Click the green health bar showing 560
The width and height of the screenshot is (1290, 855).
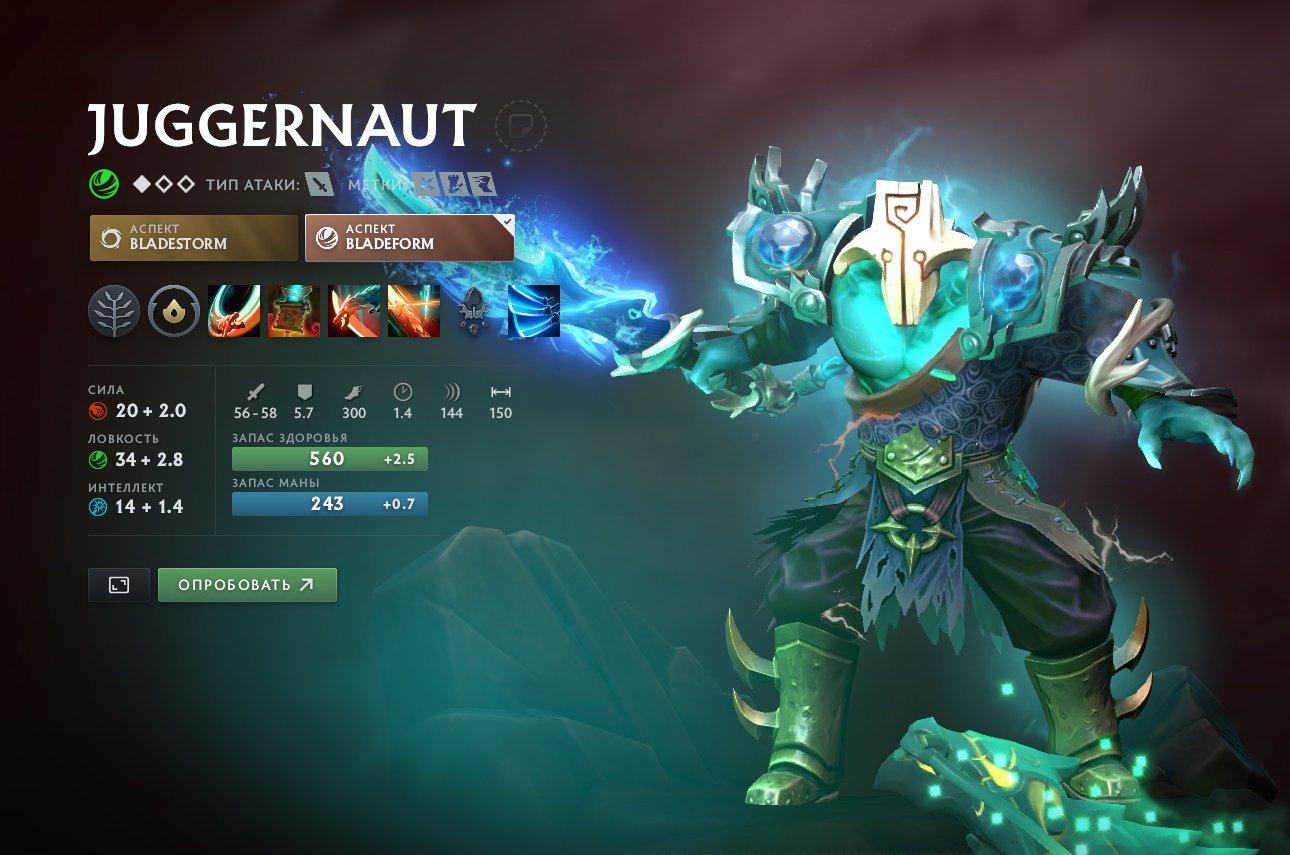[x=330, y=458]
